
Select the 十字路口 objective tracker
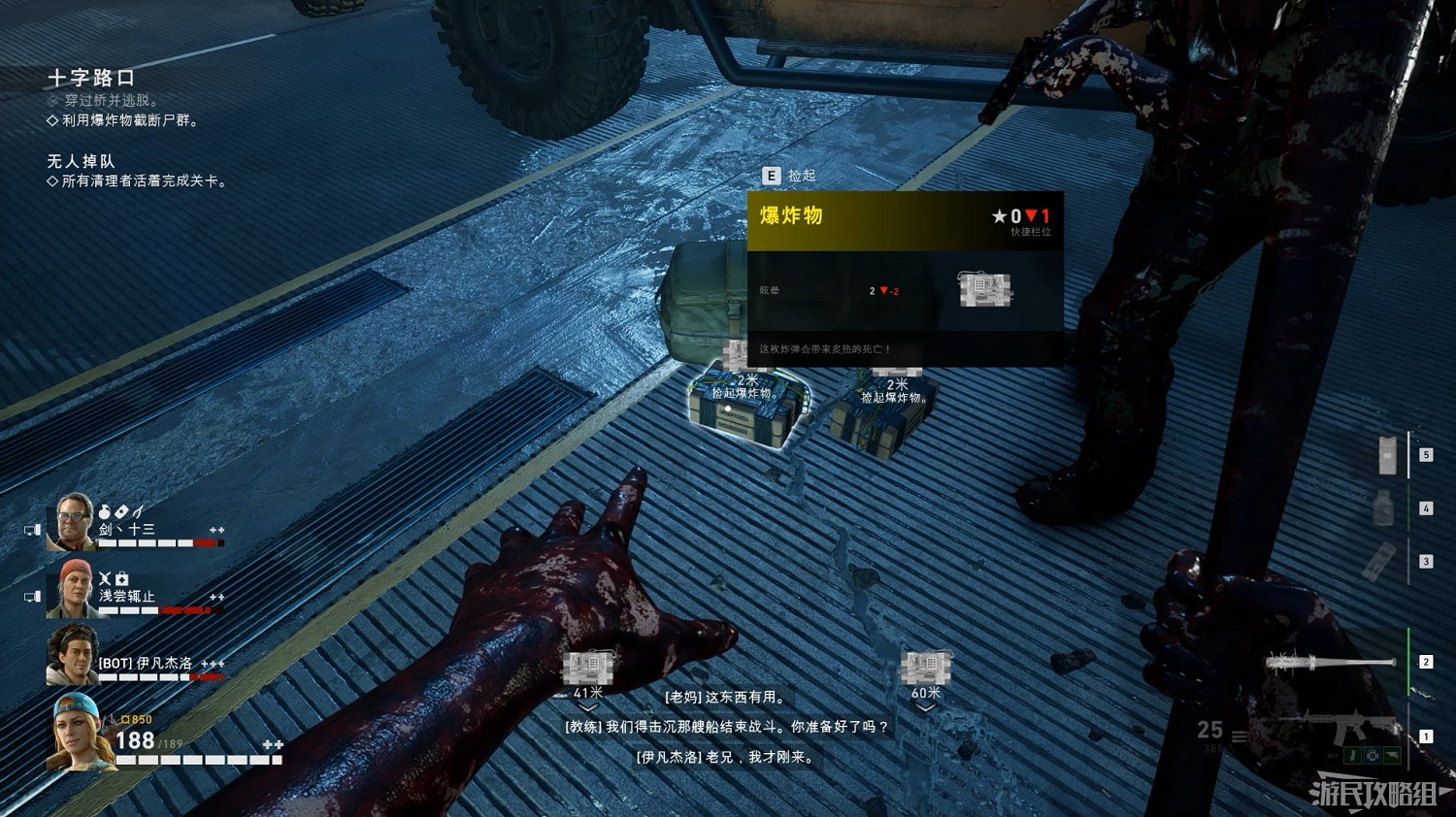(x=91, y=78)
